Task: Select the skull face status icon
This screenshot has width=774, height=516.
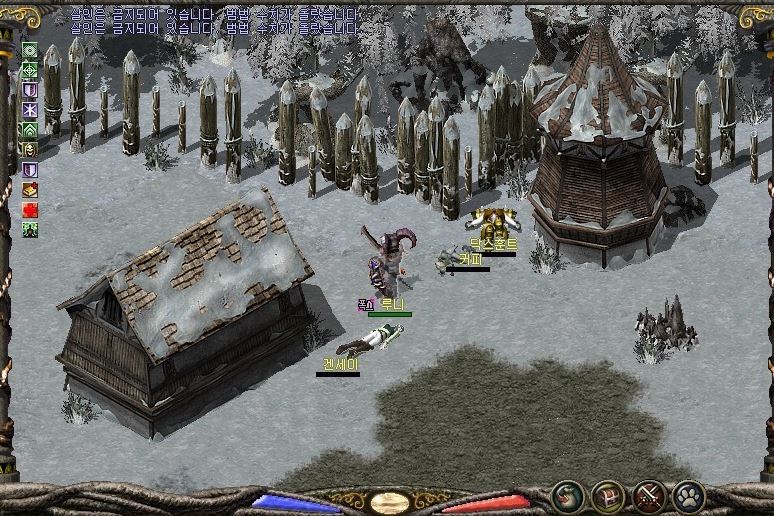Action: point(30,149)
